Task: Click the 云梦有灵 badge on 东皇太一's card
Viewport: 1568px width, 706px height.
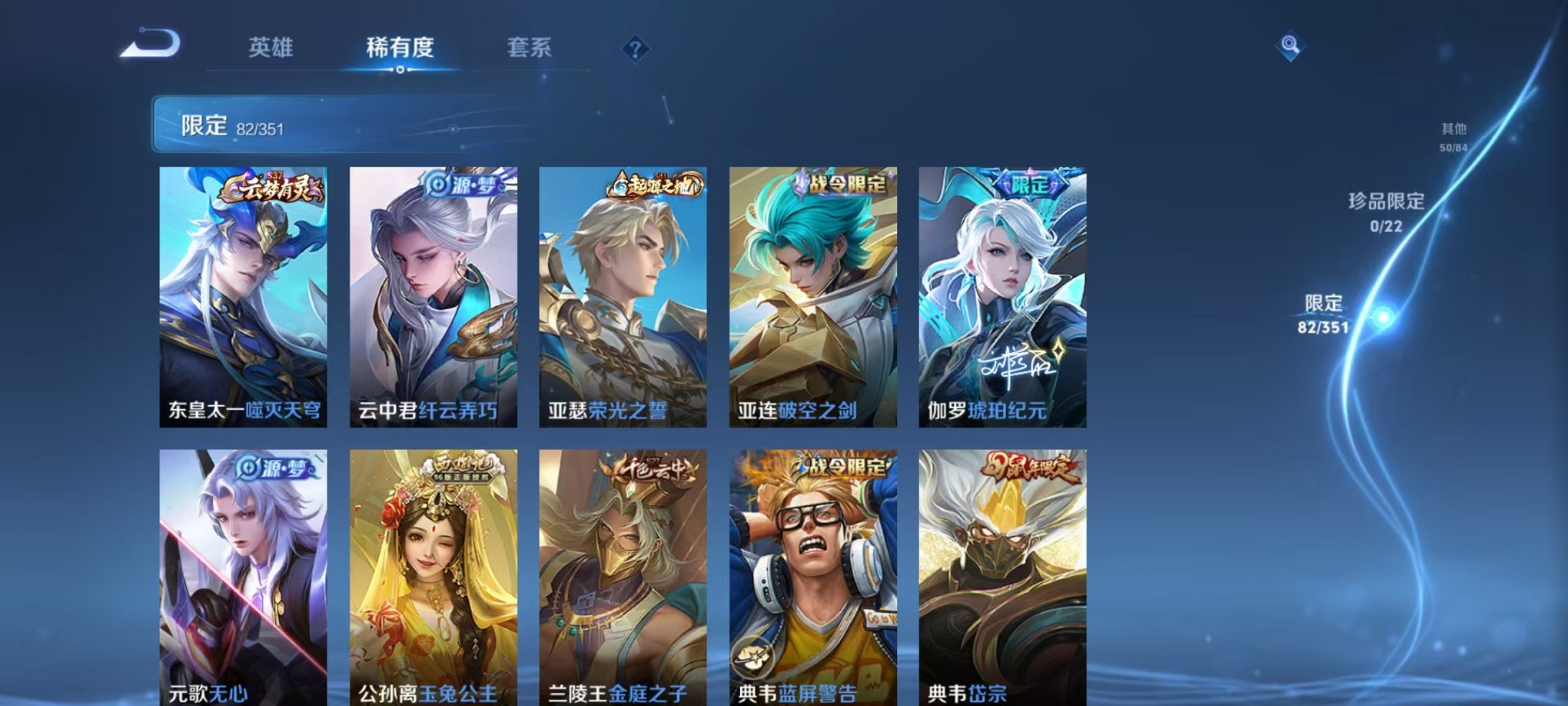Action: coord(271,188)
